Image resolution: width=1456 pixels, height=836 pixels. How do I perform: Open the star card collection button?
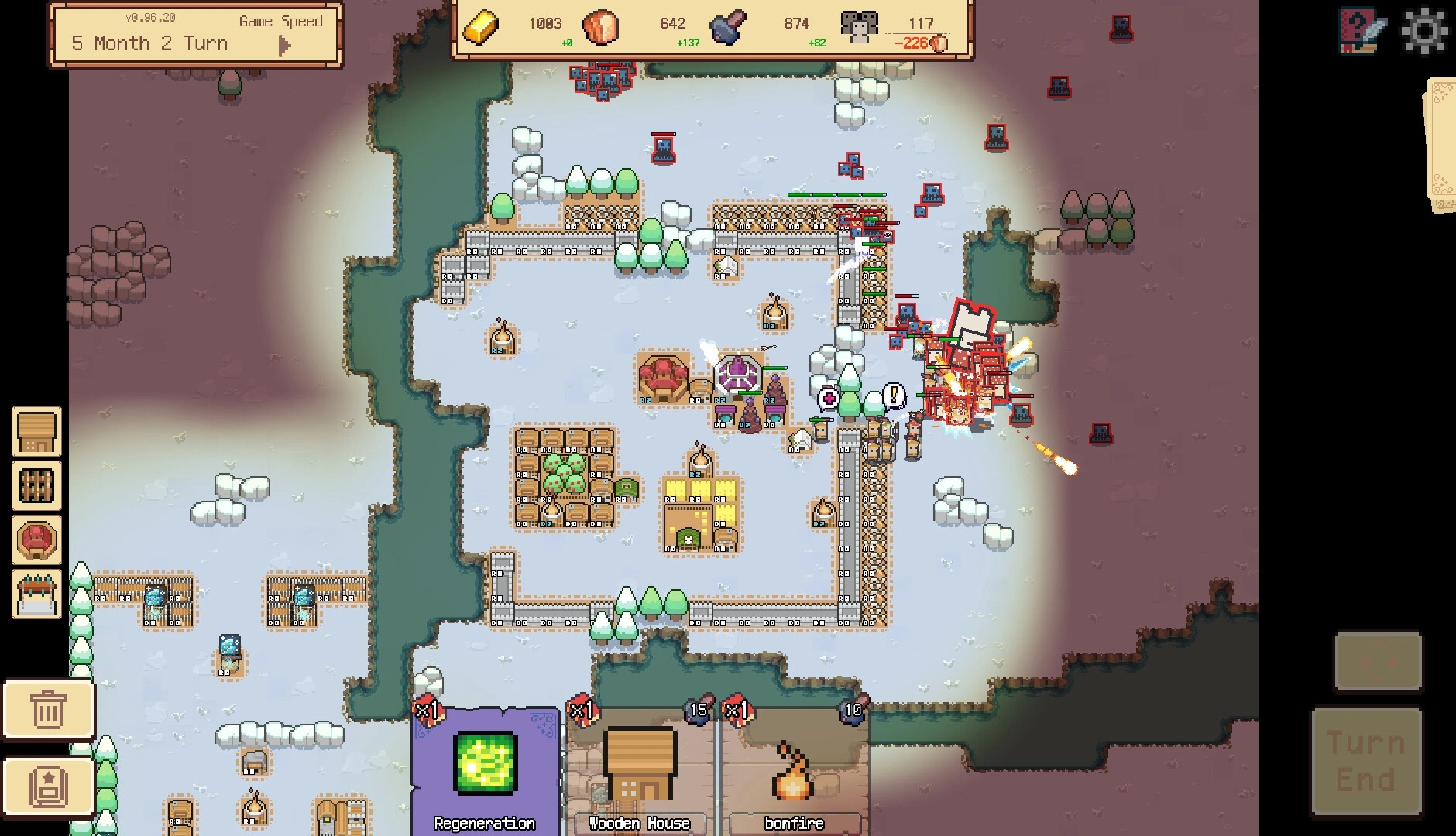click(x=49, y=786)
